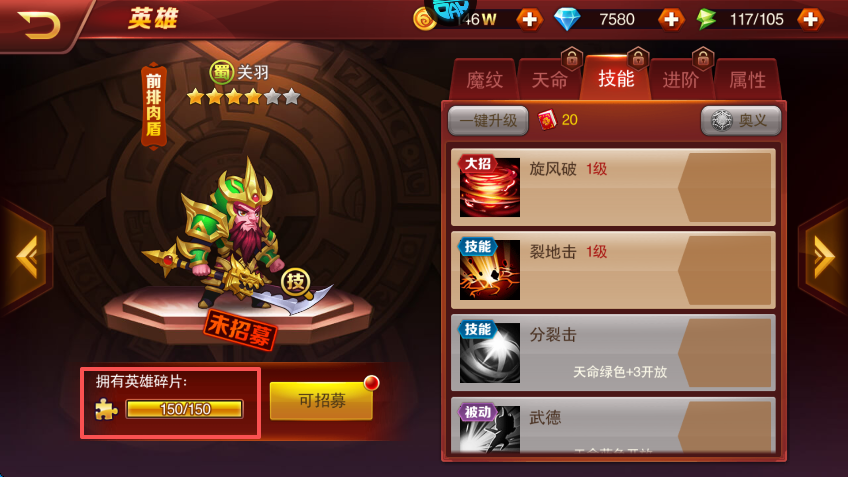Select the 技能 tab
This screenshot has width=848, height=477.
(x=615, y=79)
